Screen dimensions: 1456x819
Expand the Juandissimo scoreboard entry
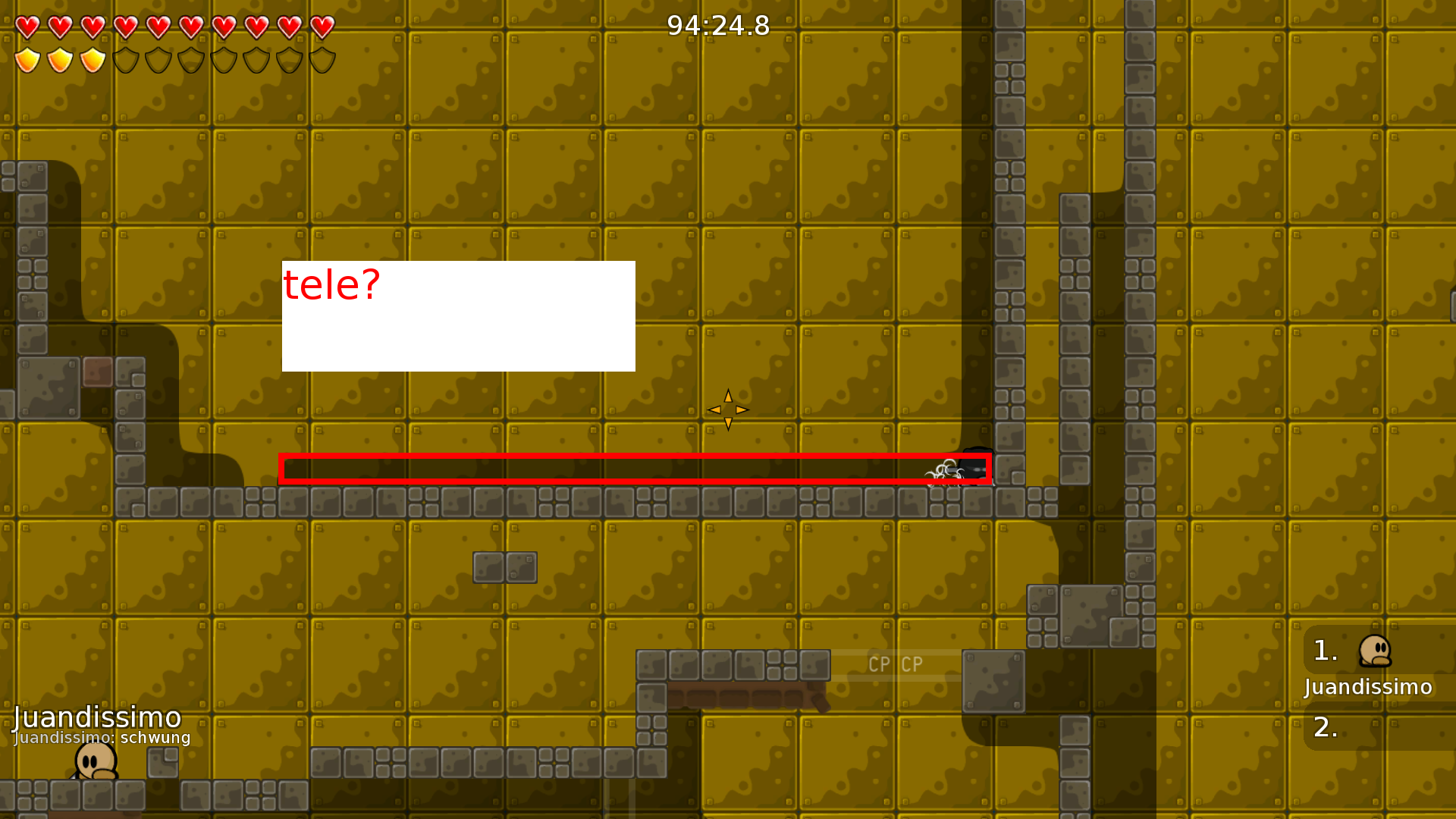pos(1367,688)
